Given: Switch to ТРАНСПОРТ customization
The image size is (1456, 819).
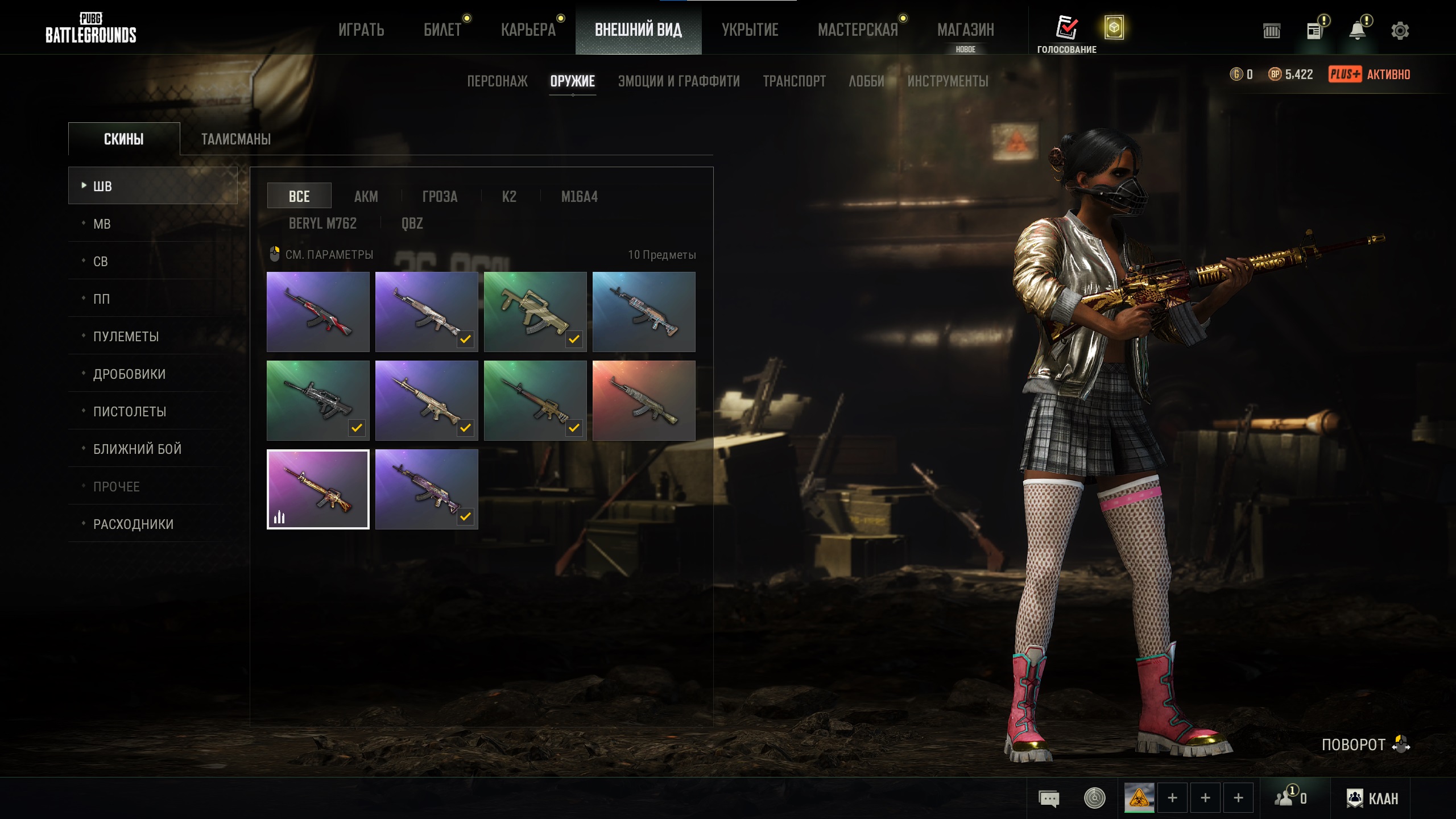Looking at the screenshot, I should 794,81.
